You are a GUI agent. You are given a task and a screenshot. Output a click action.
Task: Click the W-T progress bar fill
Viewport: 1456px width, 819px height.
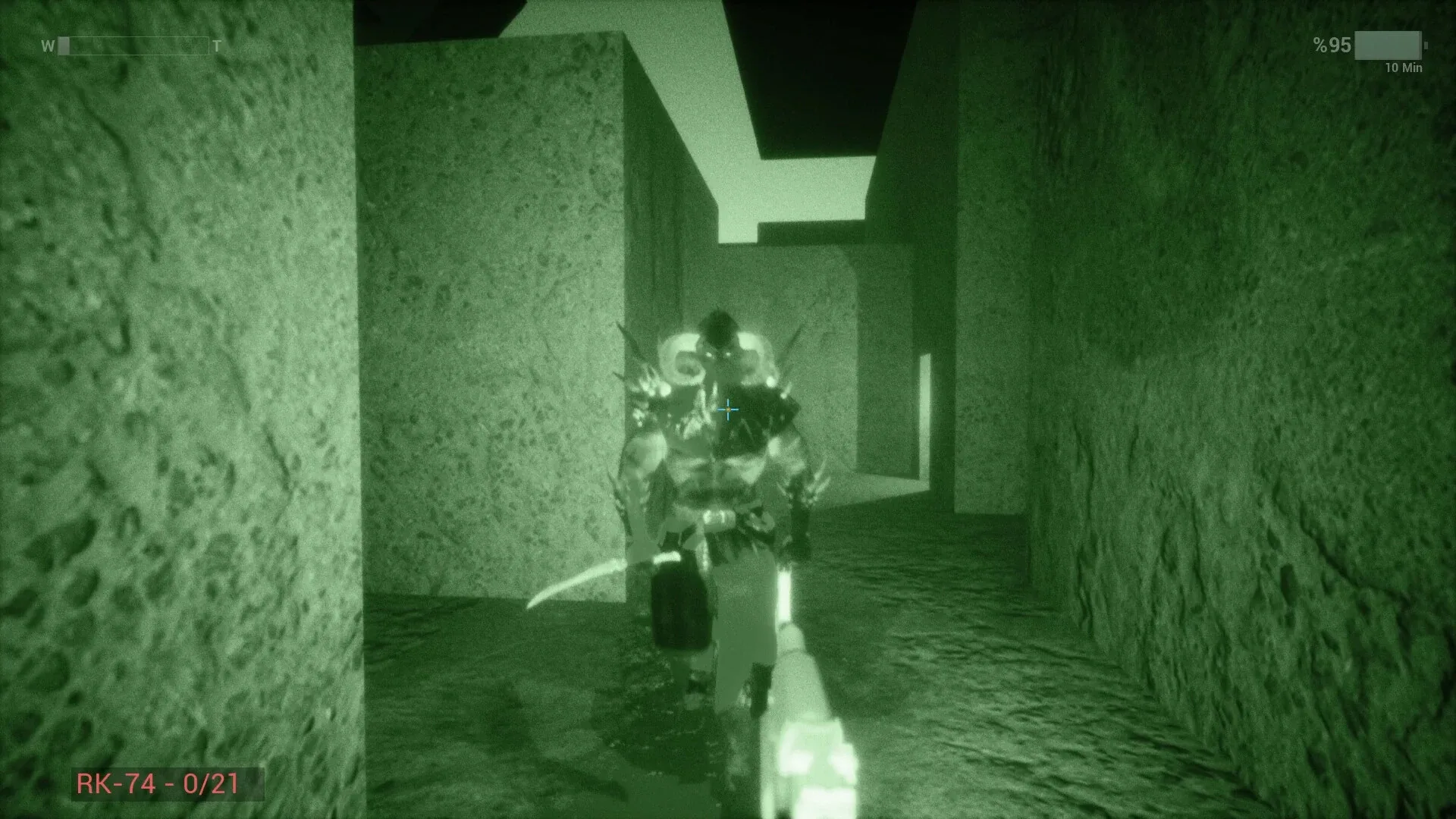(64, 45)
